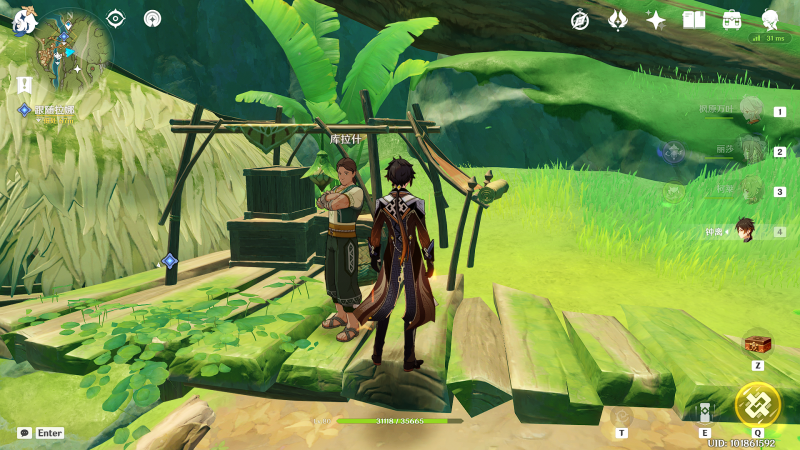Activate the elemental skill pillar icon
Screen dimensions: 800x450
tap(705, 412)
